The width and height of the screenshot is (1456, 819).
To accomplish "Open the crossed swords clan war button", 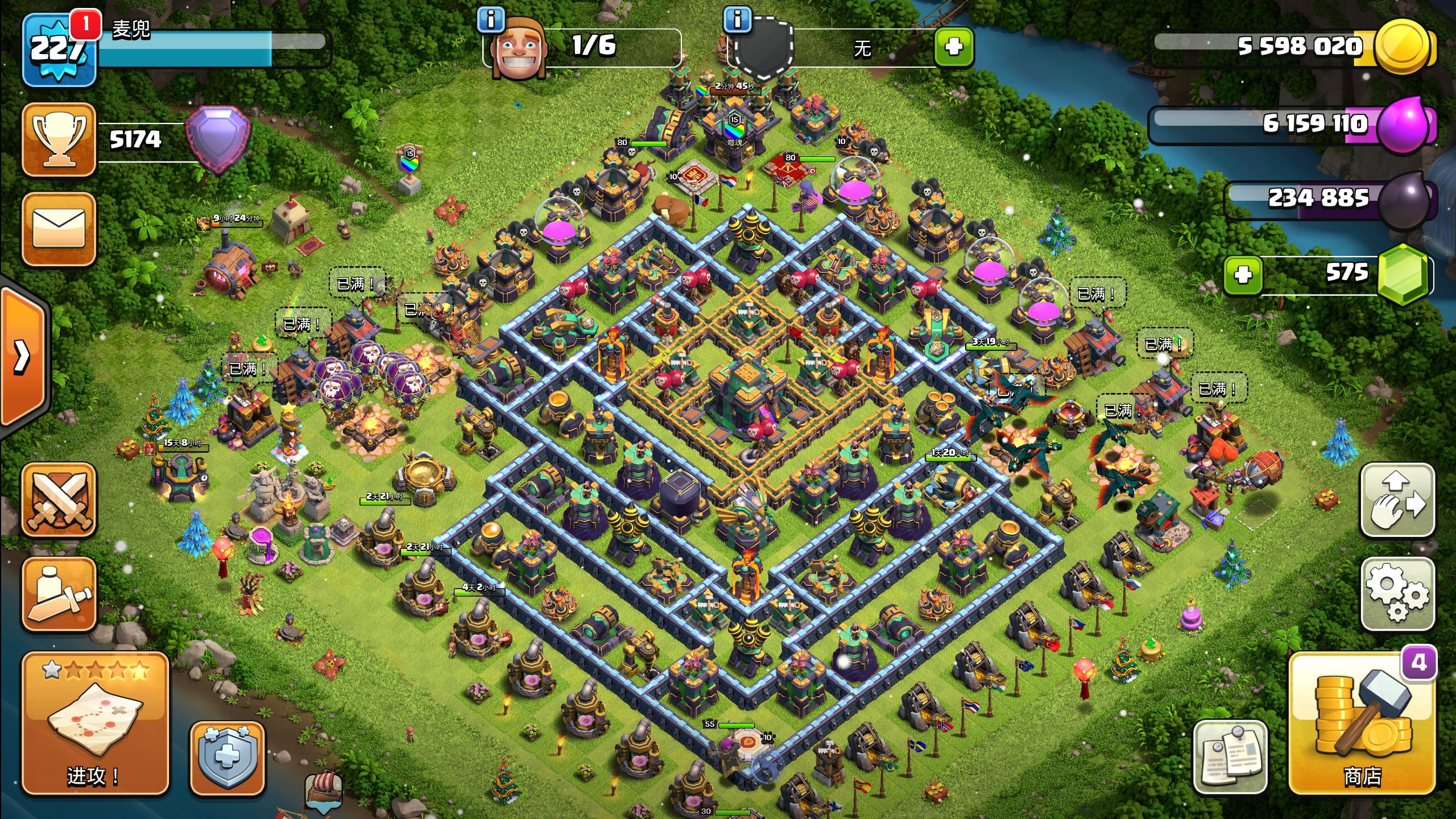I will [x=59, y=499].
